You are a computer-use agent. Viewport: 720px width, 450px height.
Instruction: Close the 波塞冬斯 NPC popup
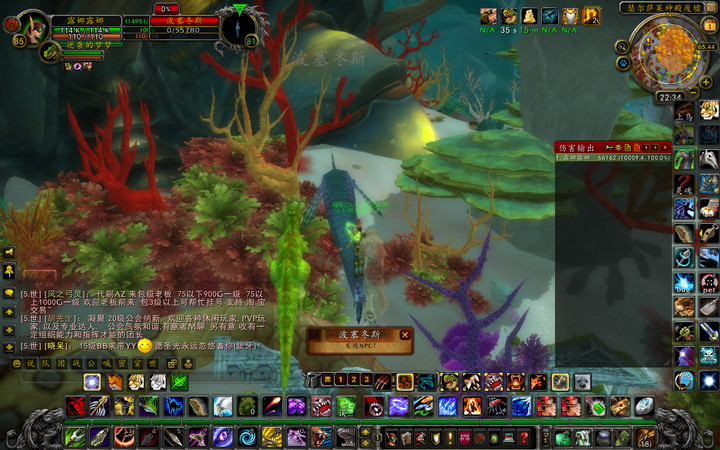tap(405, 335)
